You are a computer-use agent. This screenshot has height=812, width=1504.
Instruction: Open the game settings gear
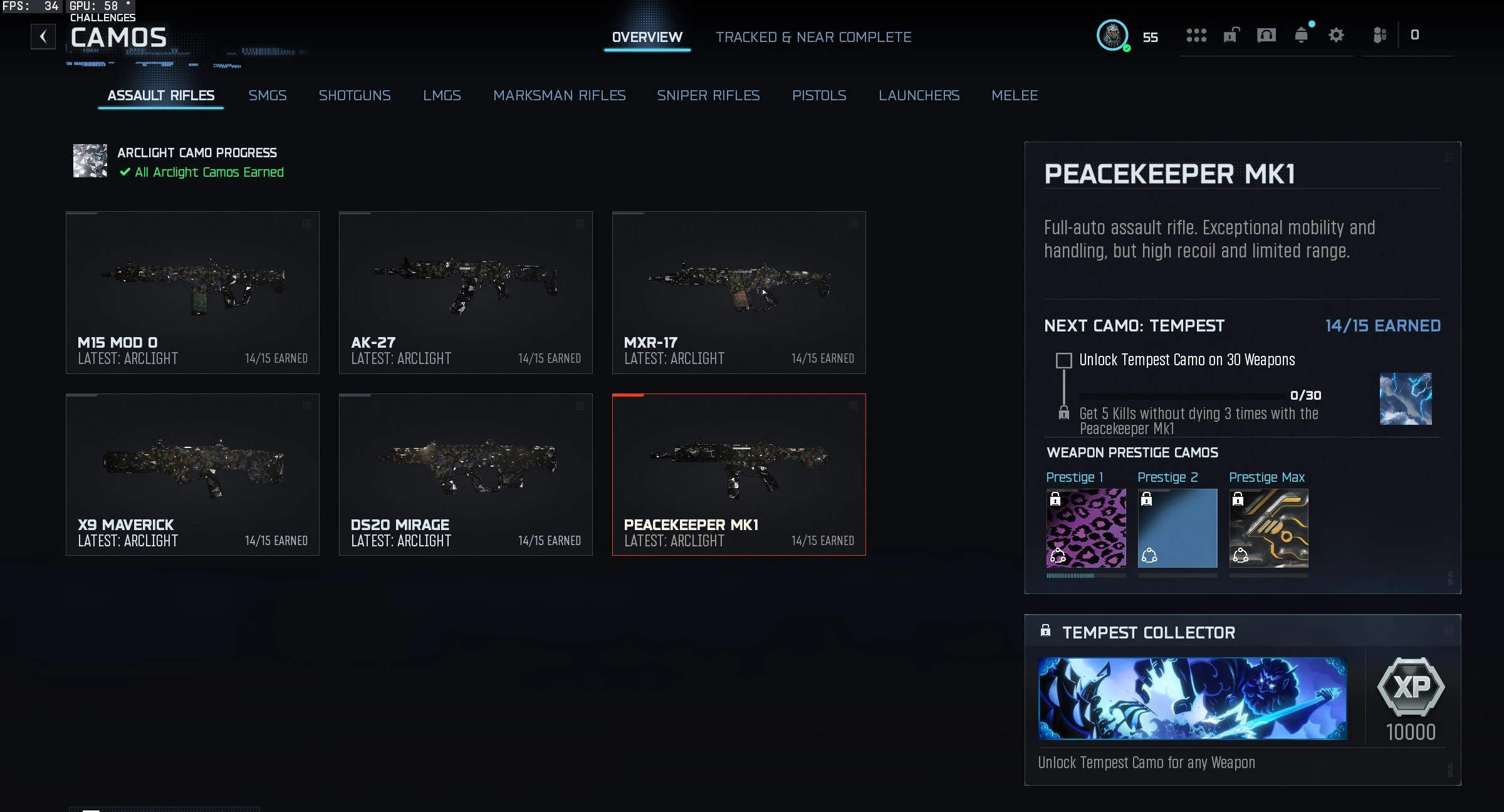pos(1337,36)
